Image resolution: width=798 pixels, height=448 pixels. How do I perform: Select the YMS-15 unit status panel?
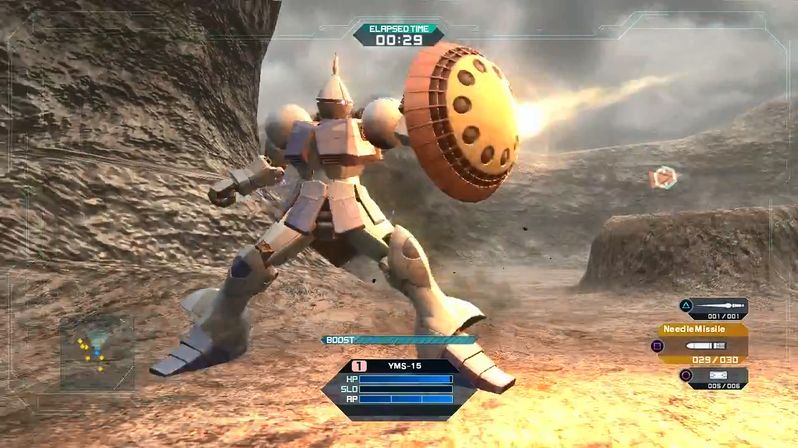pos(400,385)
